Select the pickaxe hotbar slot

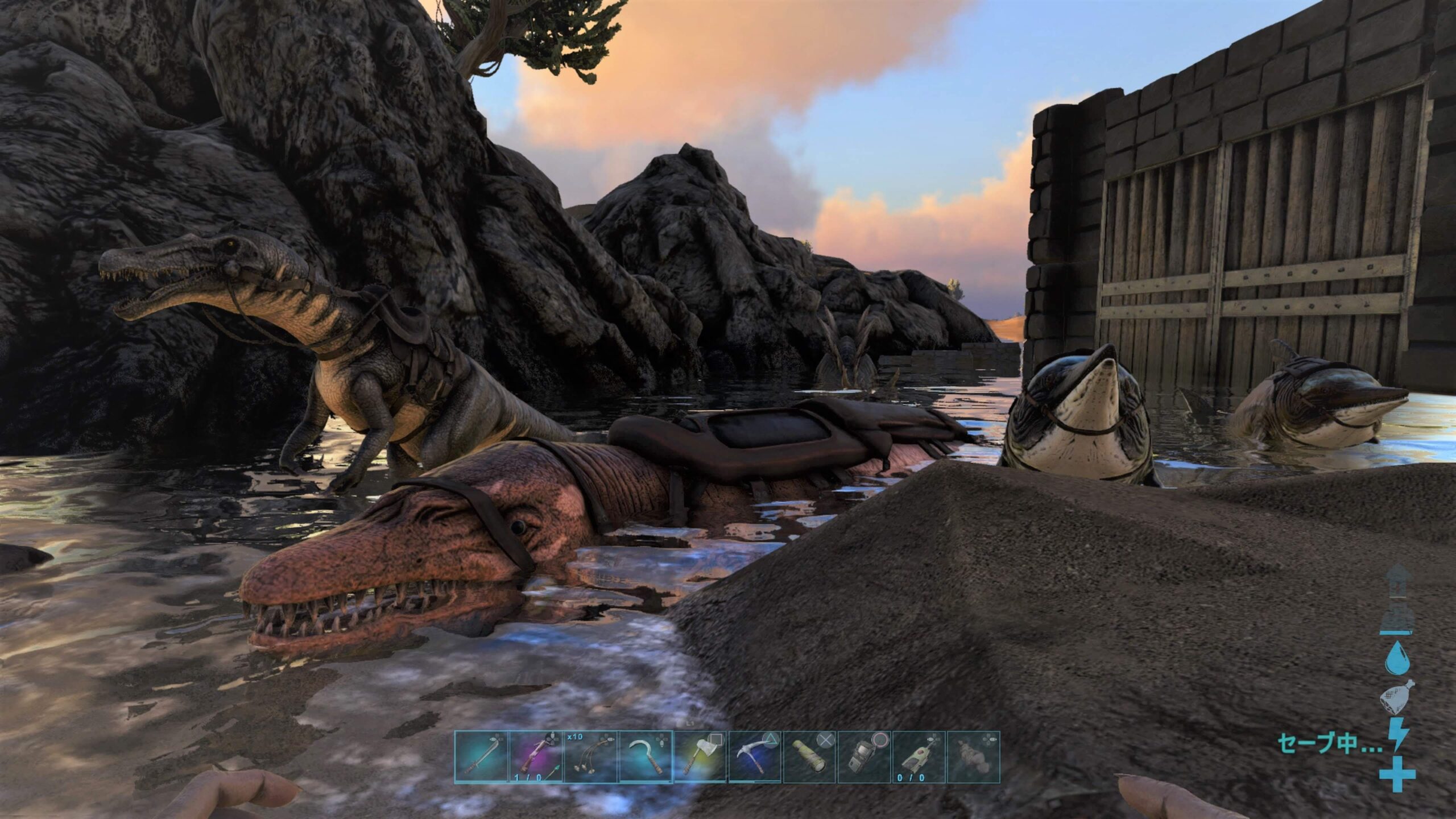point(755,757)
